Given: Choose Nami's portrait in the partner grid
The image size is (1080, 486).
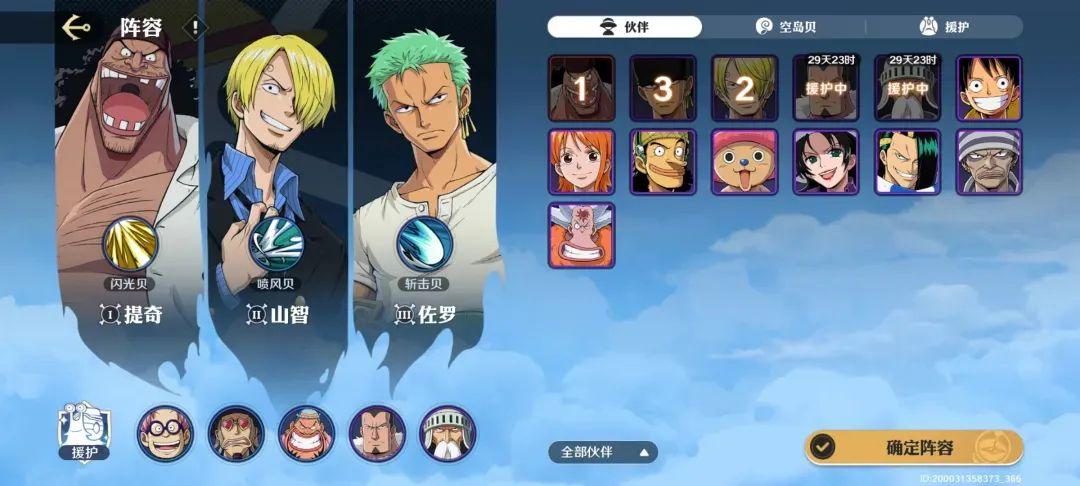Looking at the screenshot, I should [581, 162].
